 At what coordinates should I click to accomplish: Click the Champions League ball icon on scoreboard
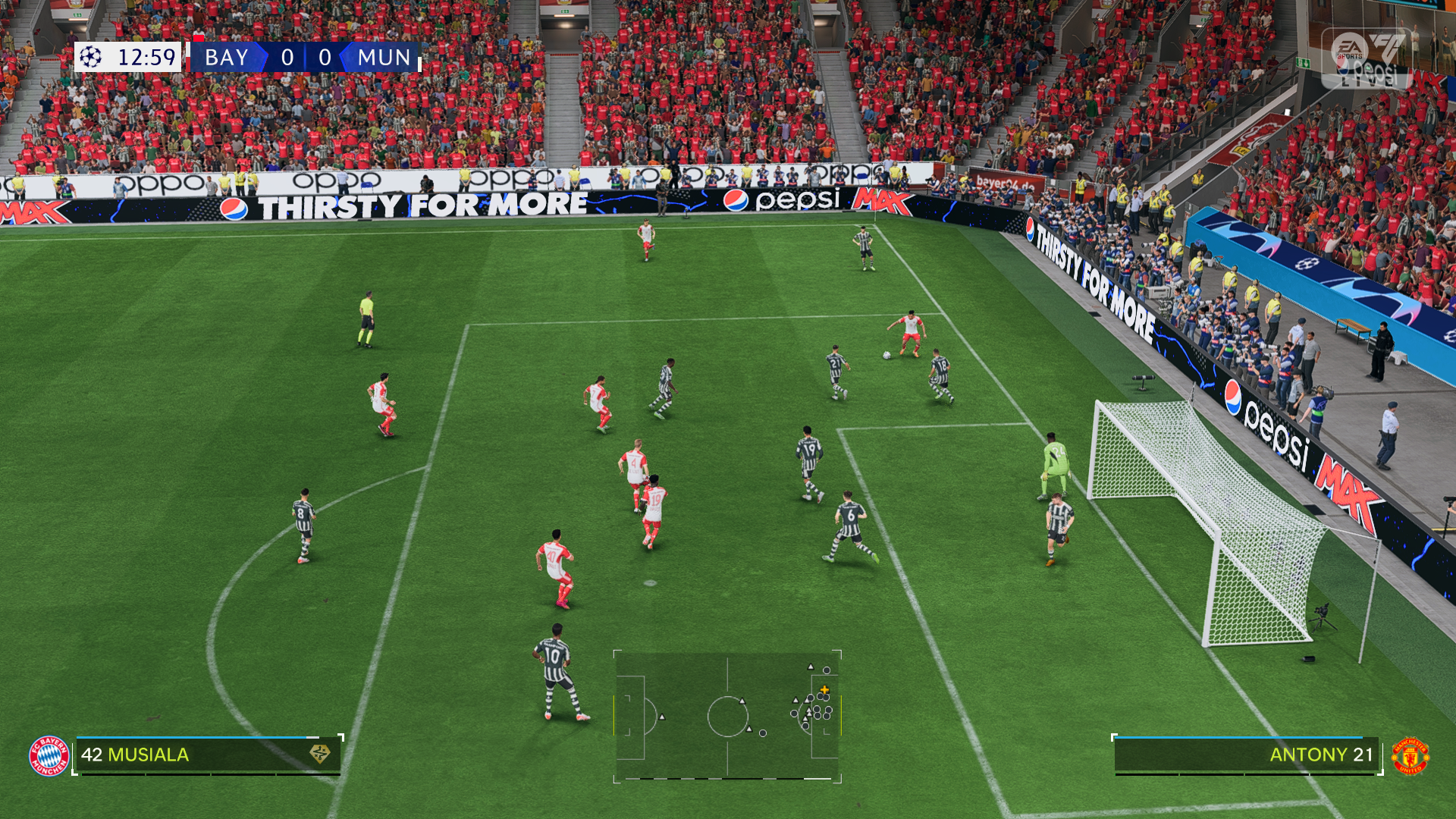(91, 57)
